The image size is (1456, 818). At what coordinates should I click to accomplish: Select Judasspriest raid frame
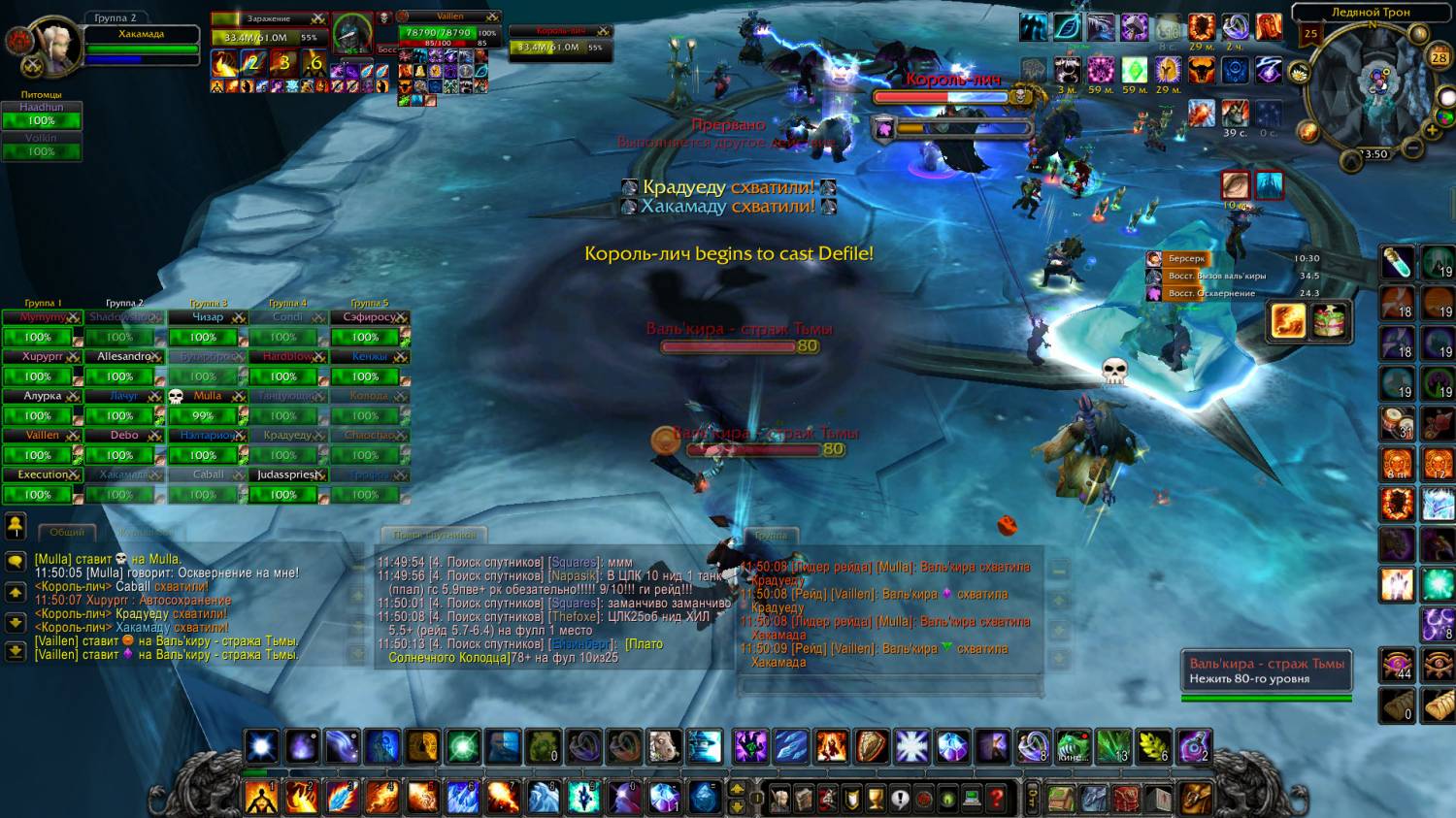287,474
